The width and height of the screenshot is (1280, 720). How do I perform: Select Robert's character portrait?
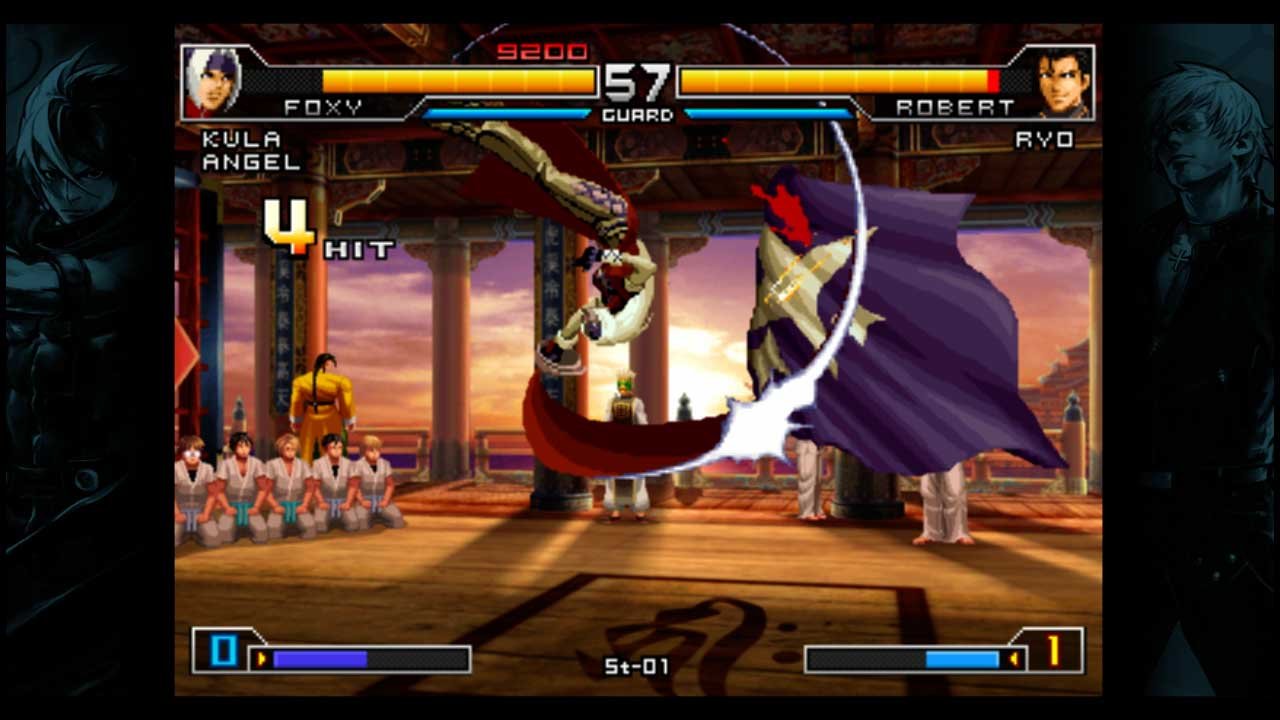pyautogui.click(x=1063, y=81)
